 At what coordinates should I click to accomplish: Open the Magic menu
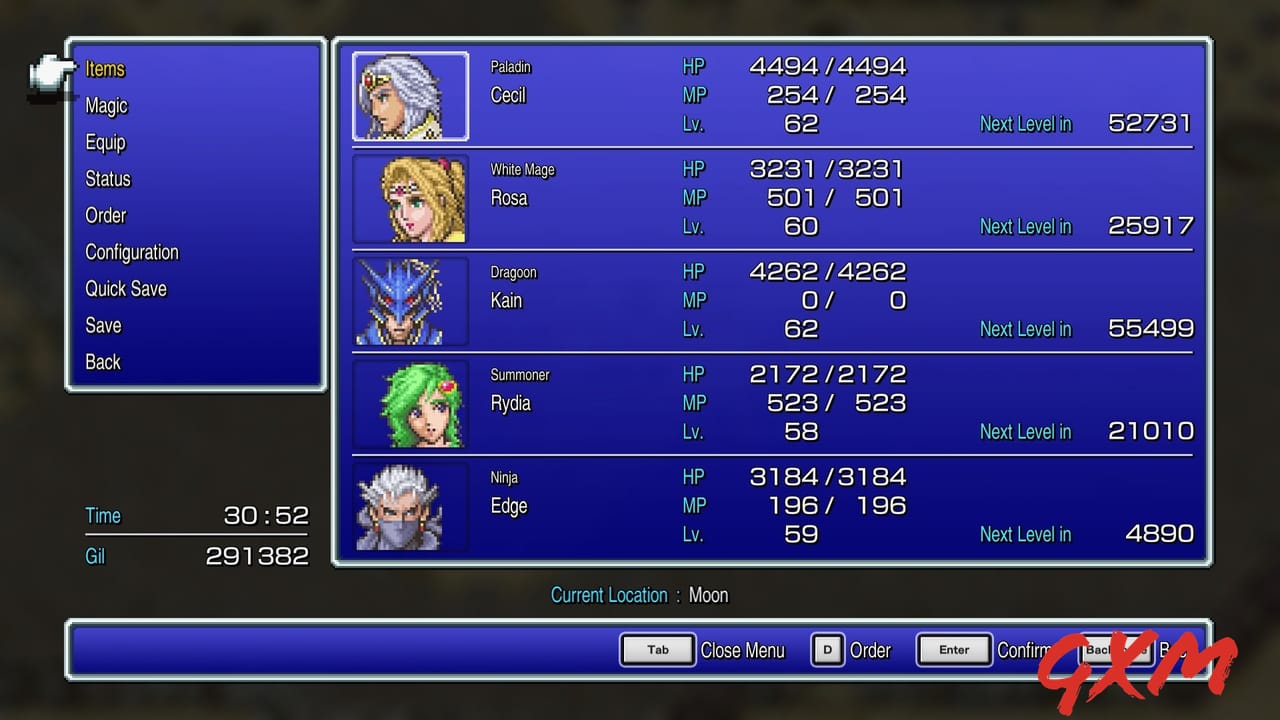click(x=106, y=106)
